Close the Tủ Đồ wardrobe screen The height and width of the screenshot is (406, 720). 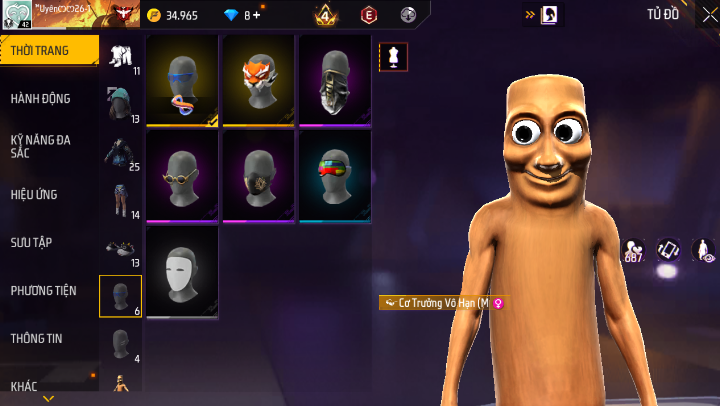(707, 14)
